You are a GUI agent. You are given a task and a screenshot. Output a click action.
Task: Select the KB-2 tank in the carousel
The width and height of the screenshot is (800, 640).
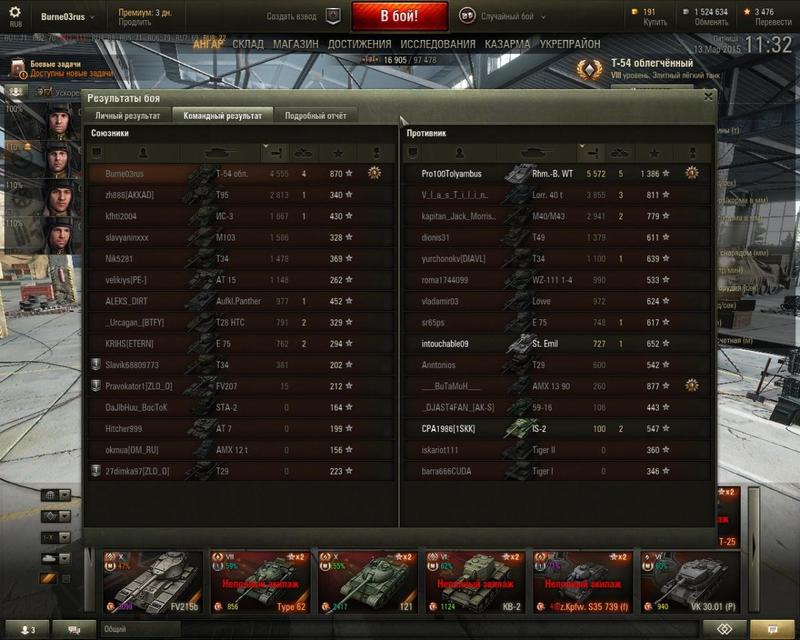(x=474, y=581)
